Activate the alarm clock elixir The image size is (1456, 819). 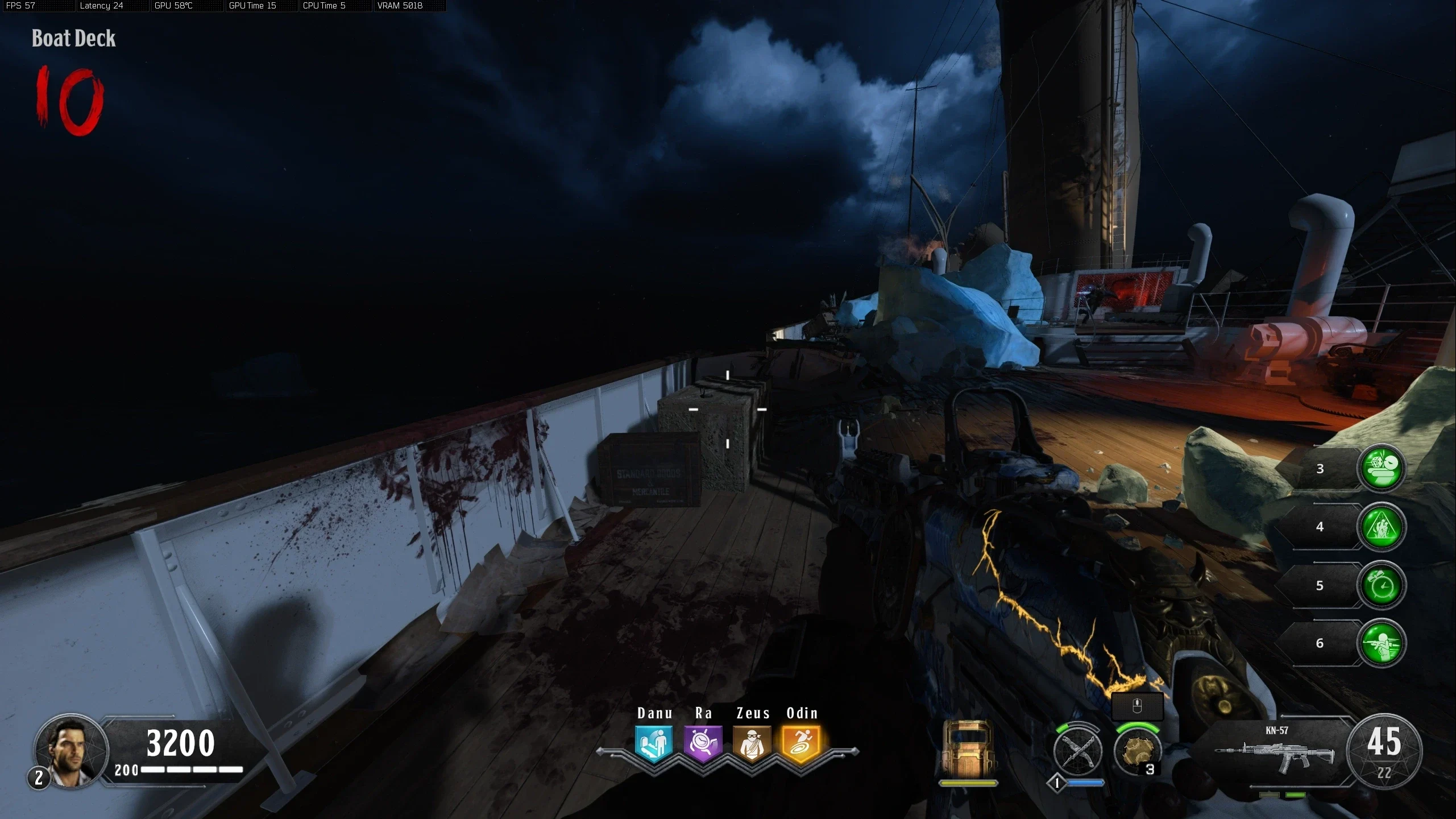pos(1381,586)
